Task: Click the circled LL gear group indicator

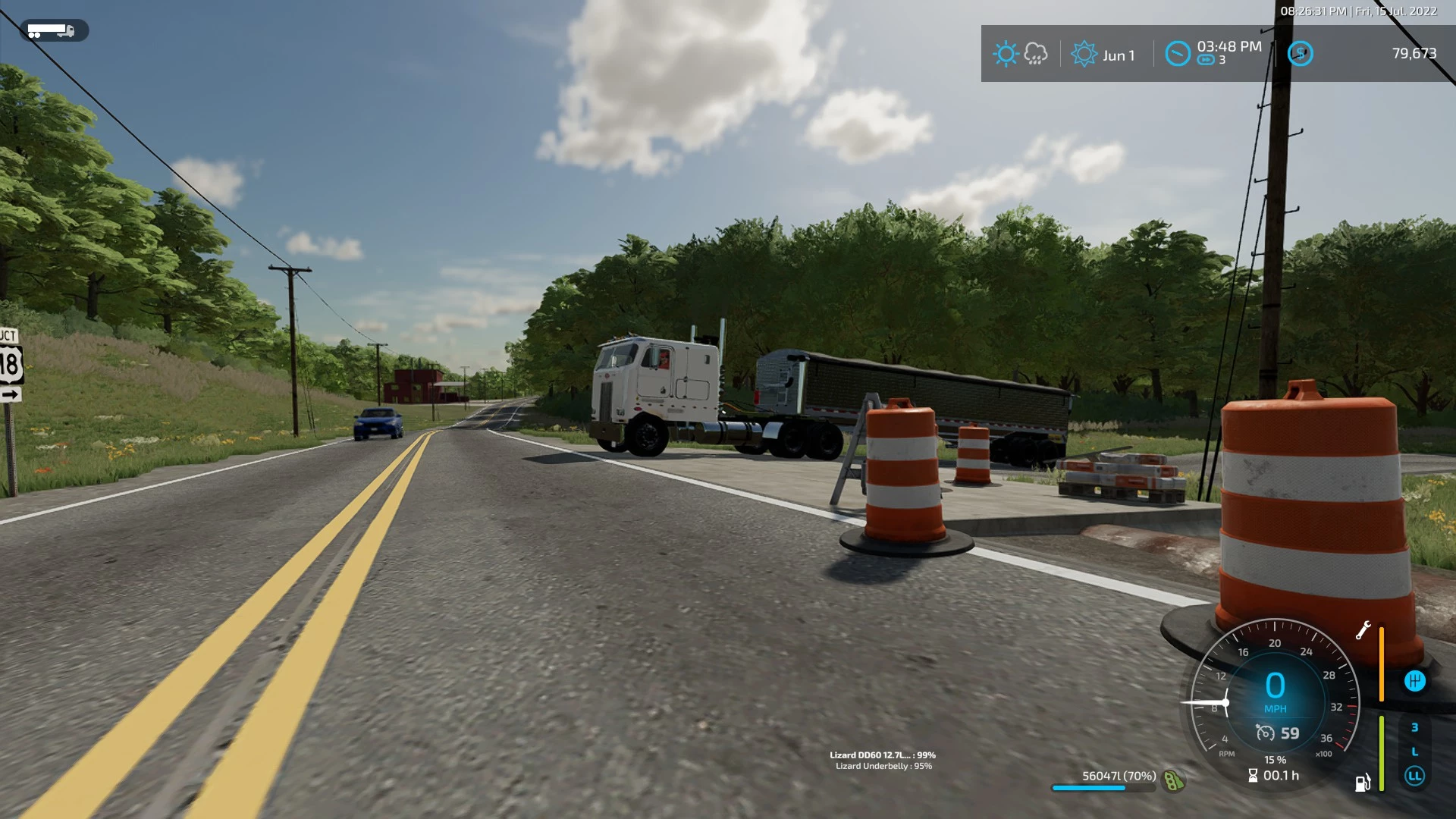Action: pyautogui.click(x=1414, y=776)
